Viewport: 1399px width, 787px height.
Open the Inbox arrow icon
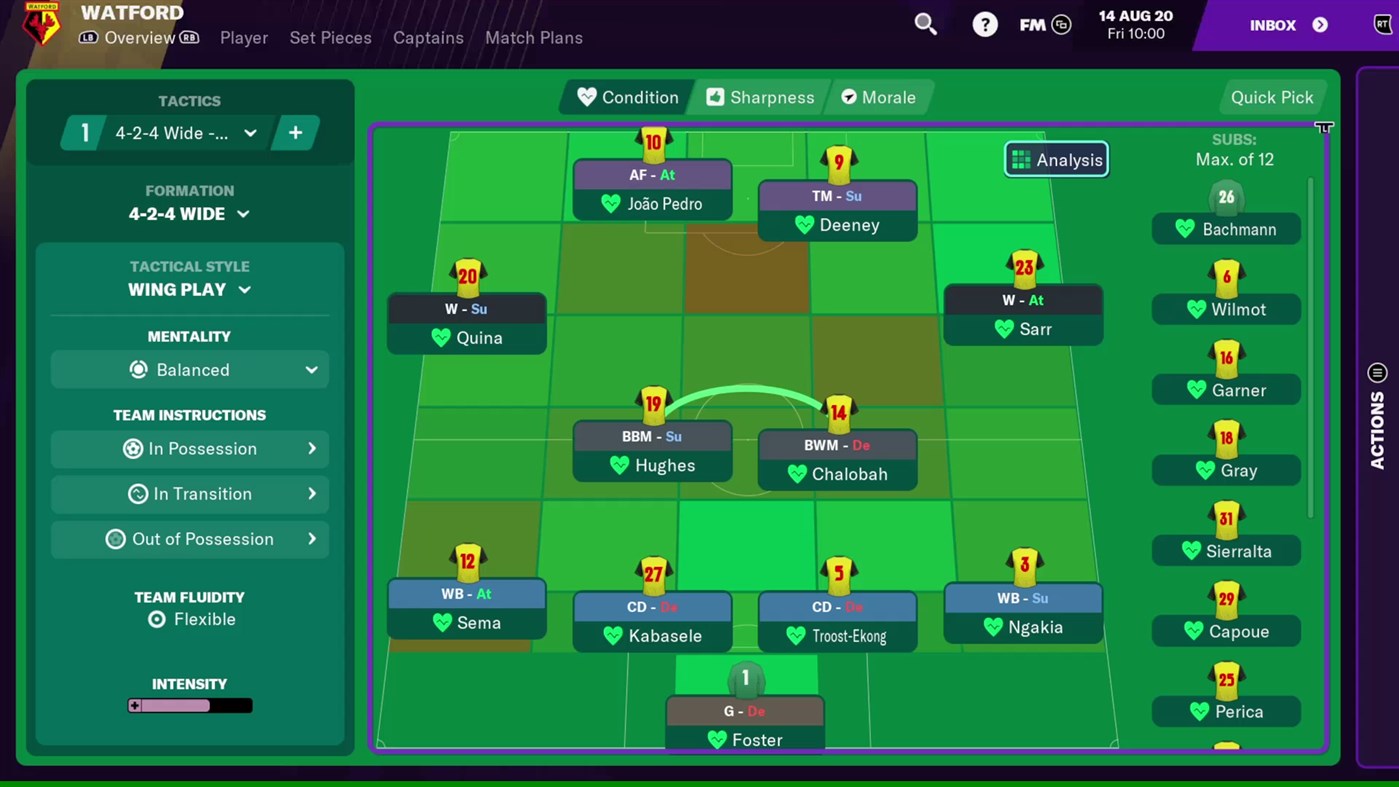click(x=1322, y=25)
